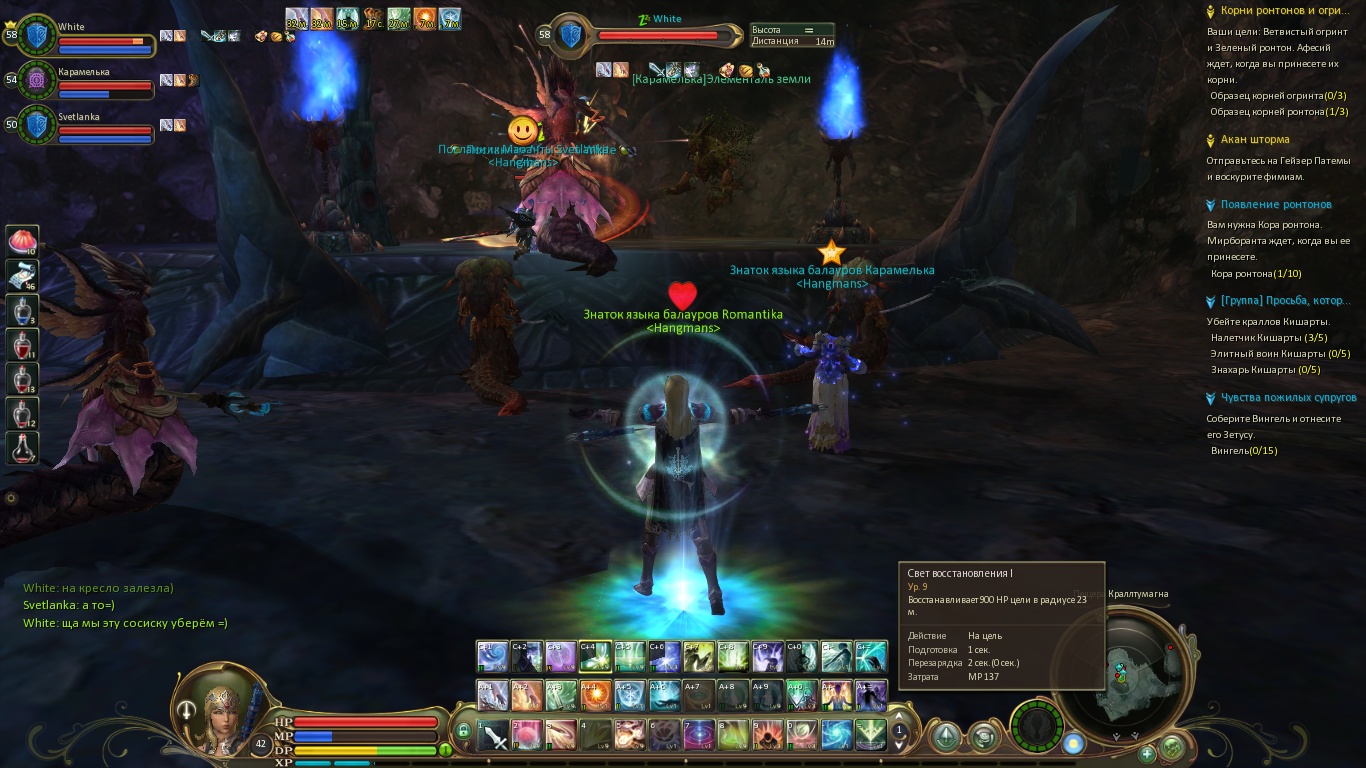The width and height of the screenshot is (1366, 768).
Task: Use the pink jelly food item slot
Action: [x=22, y=241]
